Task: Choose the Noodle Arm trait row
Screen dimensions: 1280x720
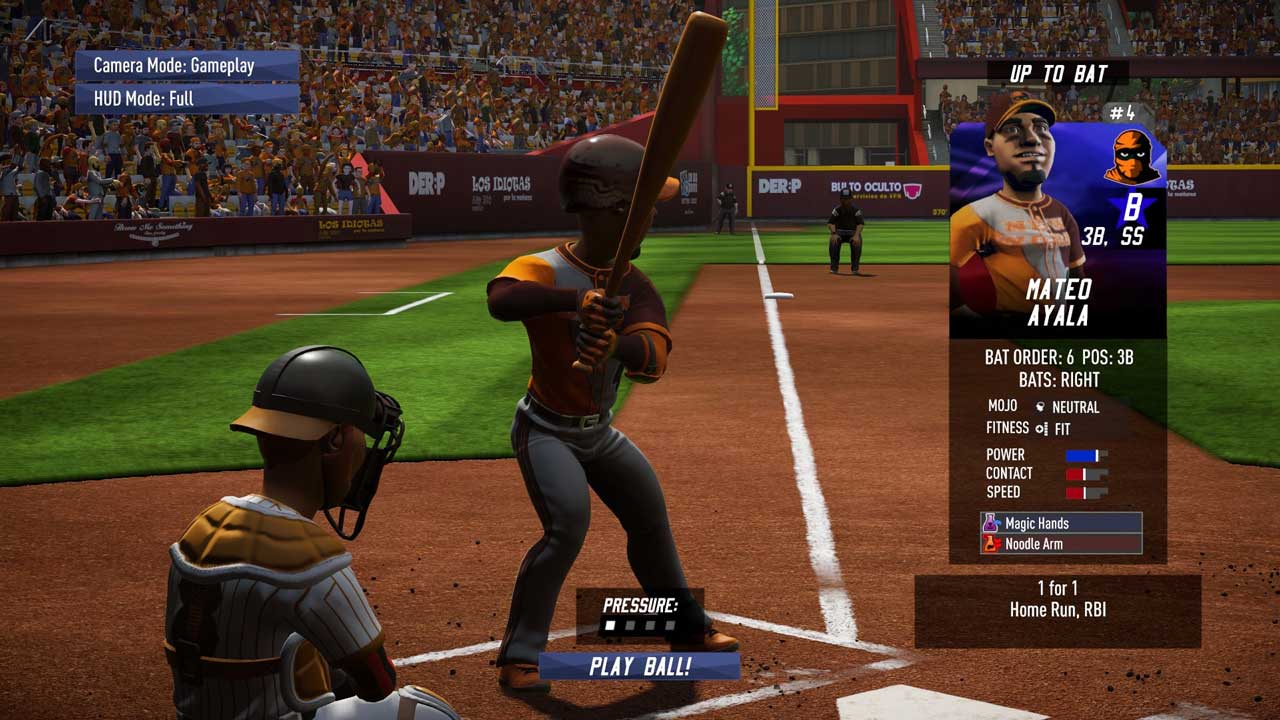Action: click(x=1061, y=544)
